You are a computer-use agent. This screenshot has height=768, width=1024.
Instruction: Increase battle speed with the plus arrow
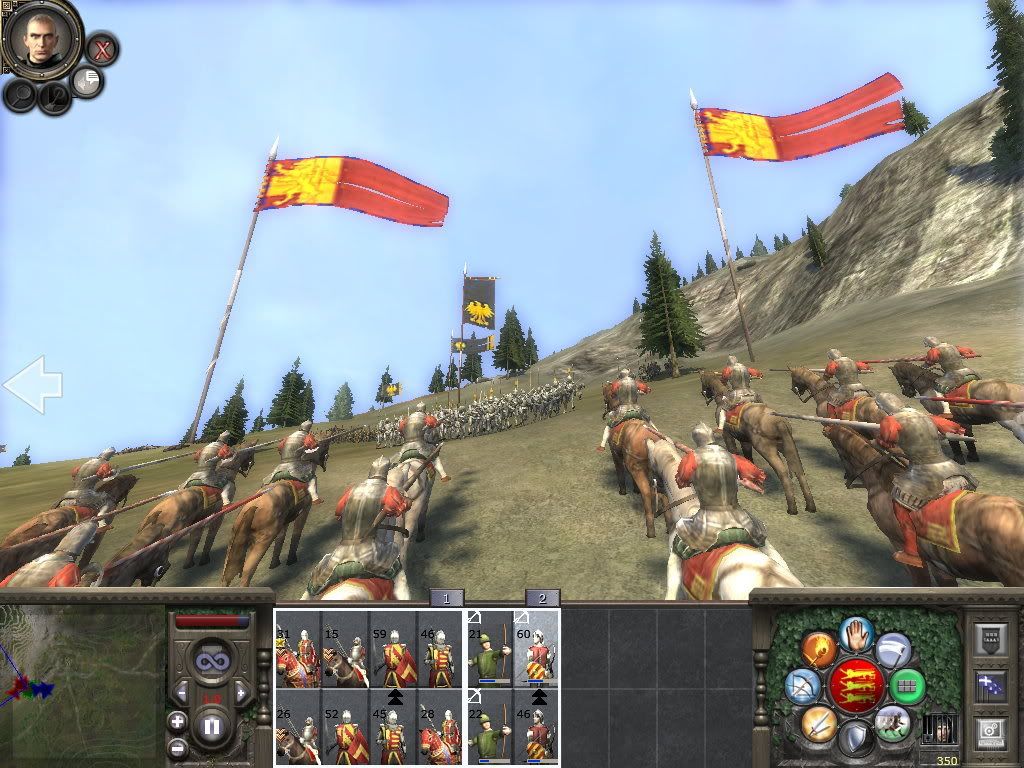241,691
